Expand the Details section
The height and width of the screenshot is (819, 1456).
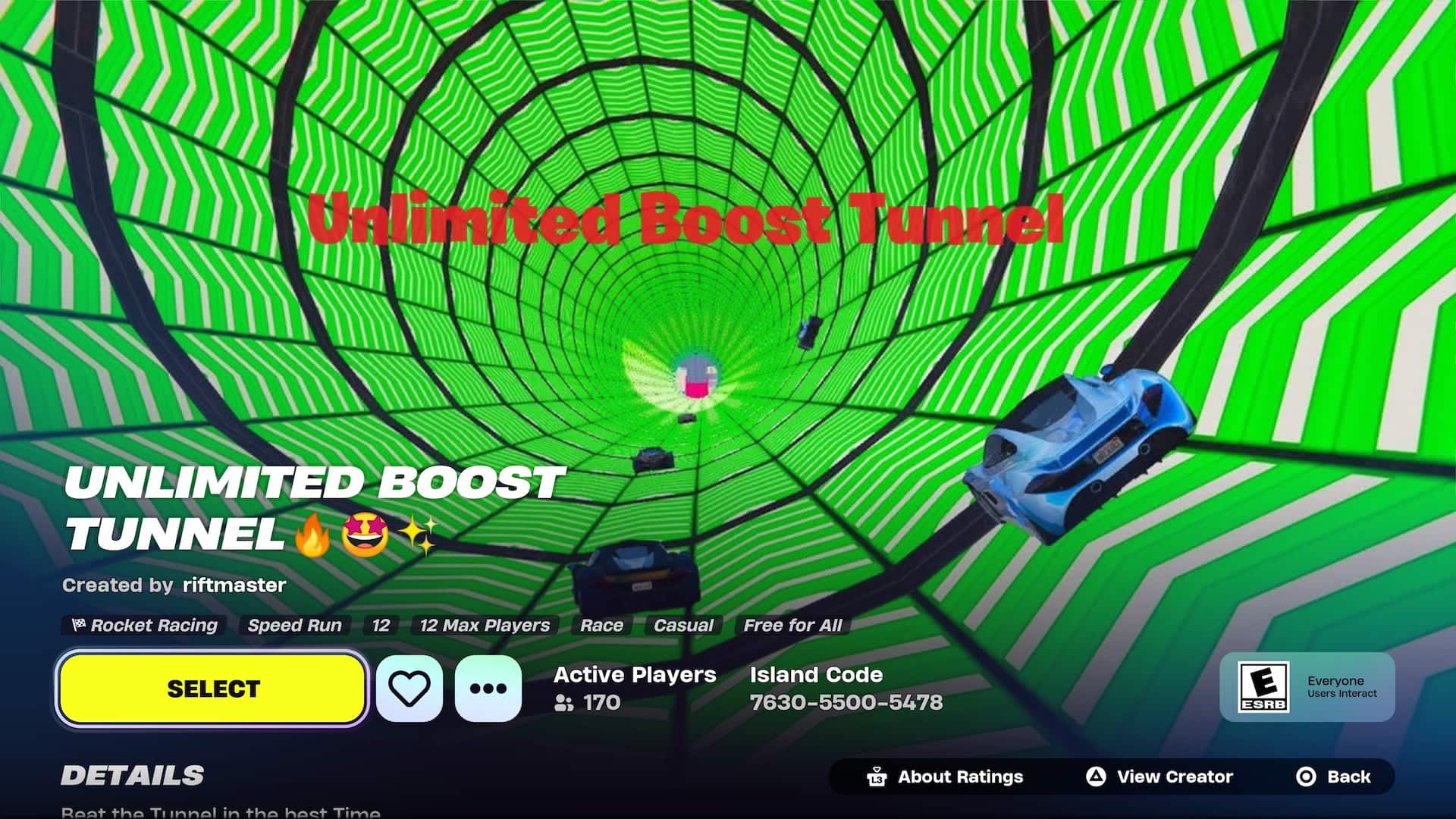133,775
